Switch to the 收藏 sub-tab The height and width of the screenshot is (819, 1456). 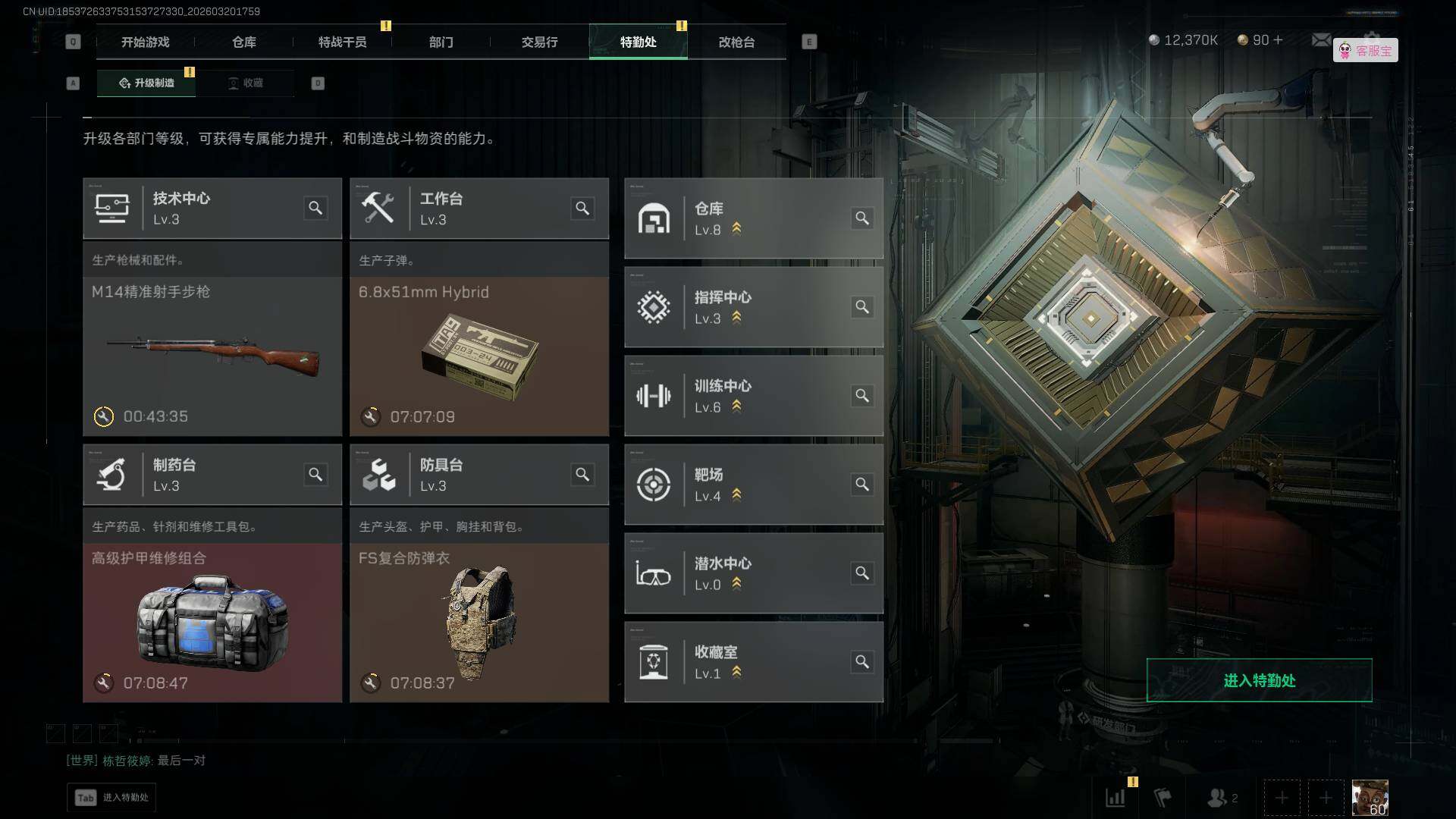(x=246, y=83)
